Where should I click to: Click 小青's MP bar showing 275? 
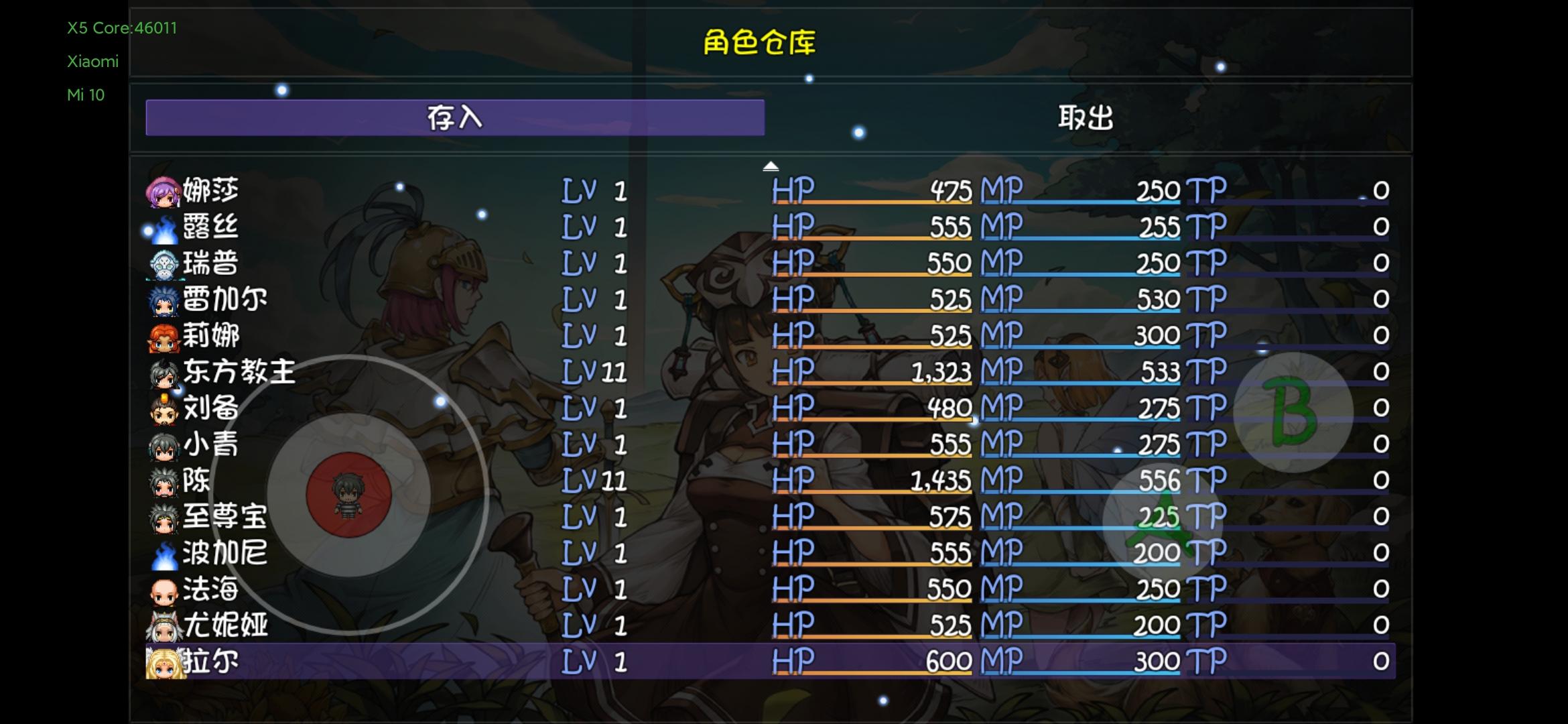(1086, 444)
